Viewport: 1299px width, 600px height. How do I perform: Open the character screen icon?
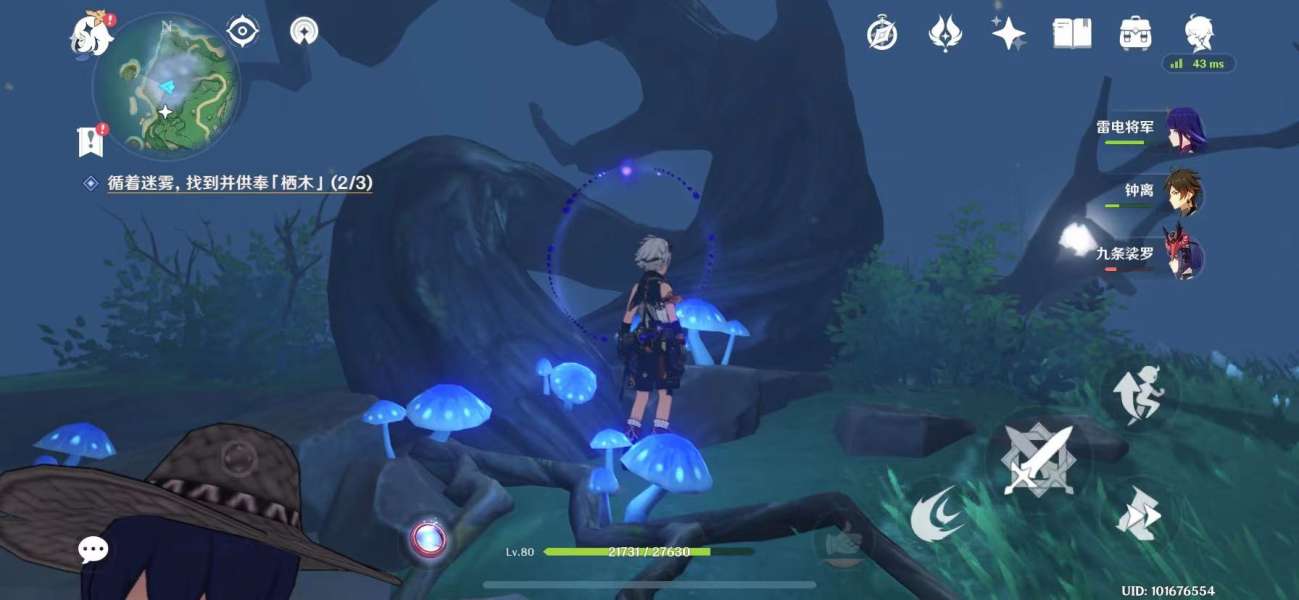pos(1199,33)
